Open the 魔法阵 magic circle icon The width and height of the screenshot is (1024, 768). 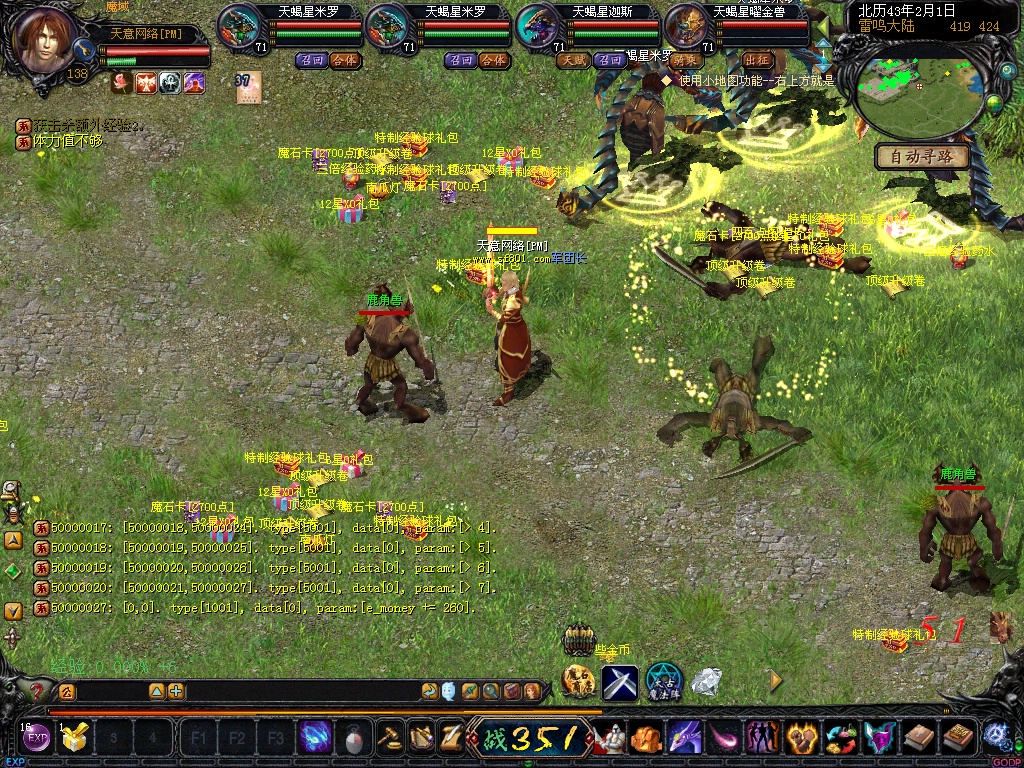coord(663,681)
